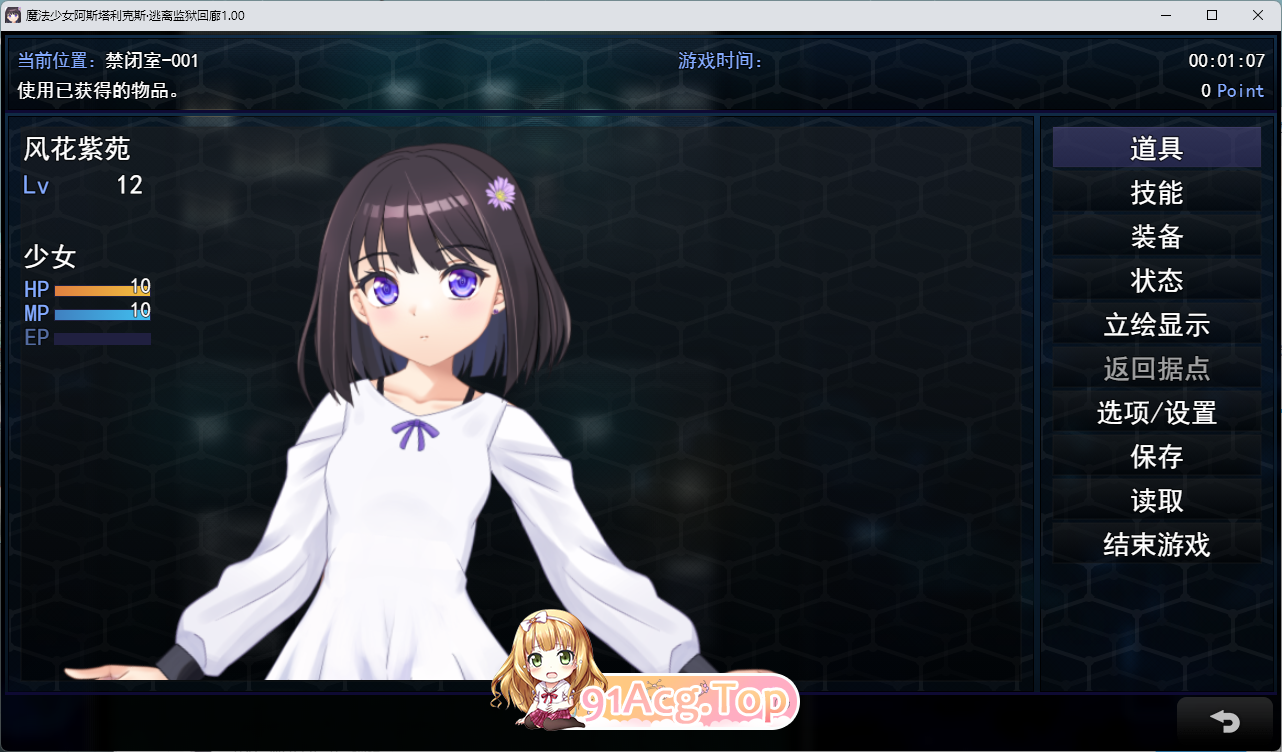Image resolution: width=1282 pixels, height=752 pixels.
Task: Click the empty EP gauge bar
Action: (100, 338)
